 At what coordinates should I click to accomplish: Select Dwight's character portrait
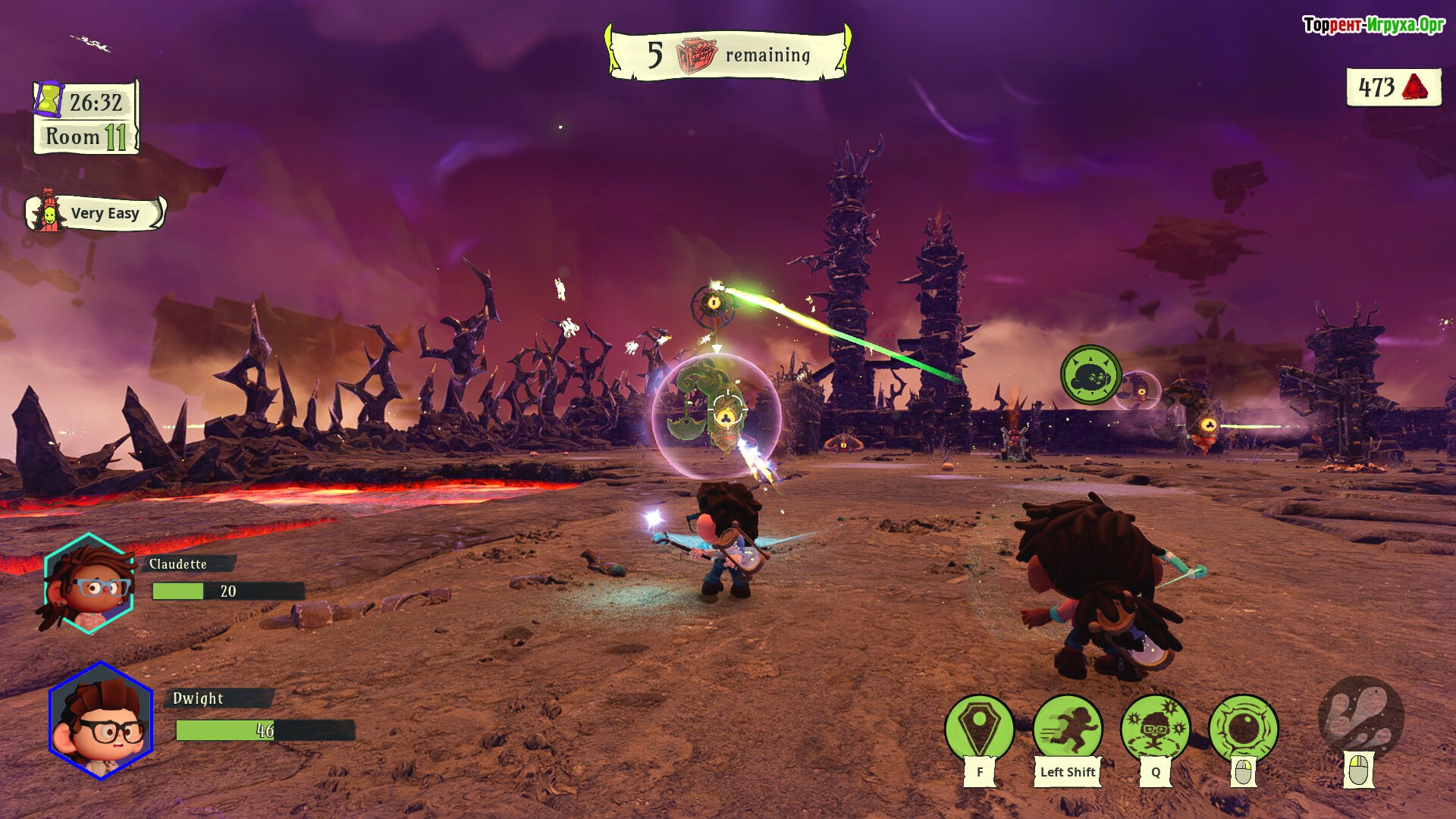pos(101,720)
